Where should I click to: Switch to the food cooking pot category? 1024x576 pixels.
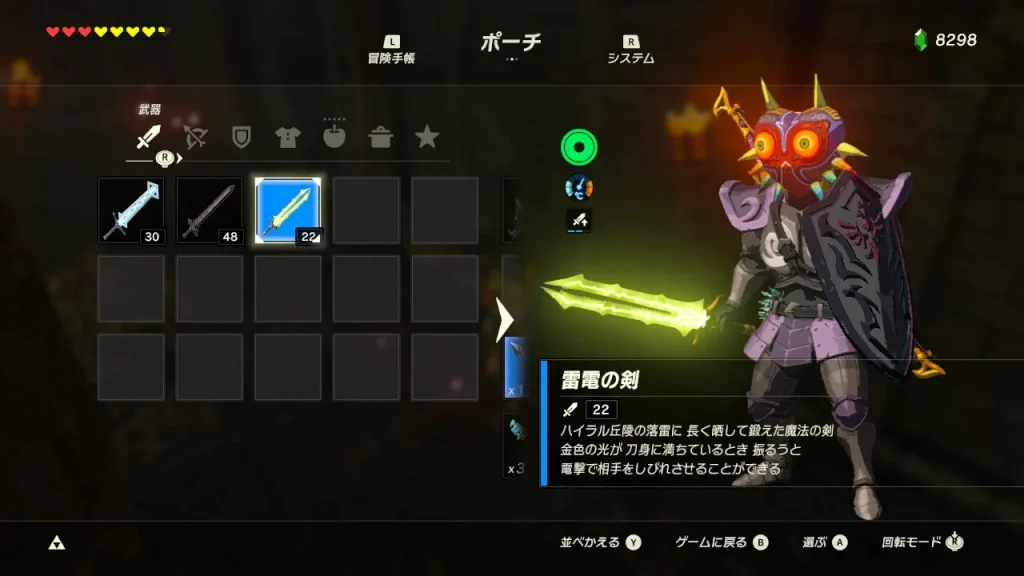click(x=380, y=137)
